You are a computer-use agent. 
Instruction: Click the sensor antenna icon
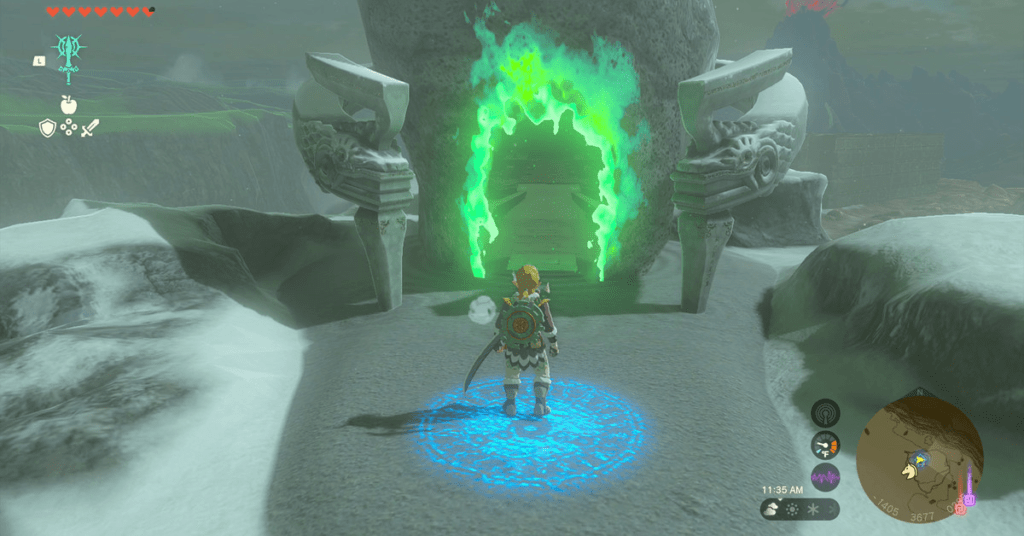pos(825,412)
